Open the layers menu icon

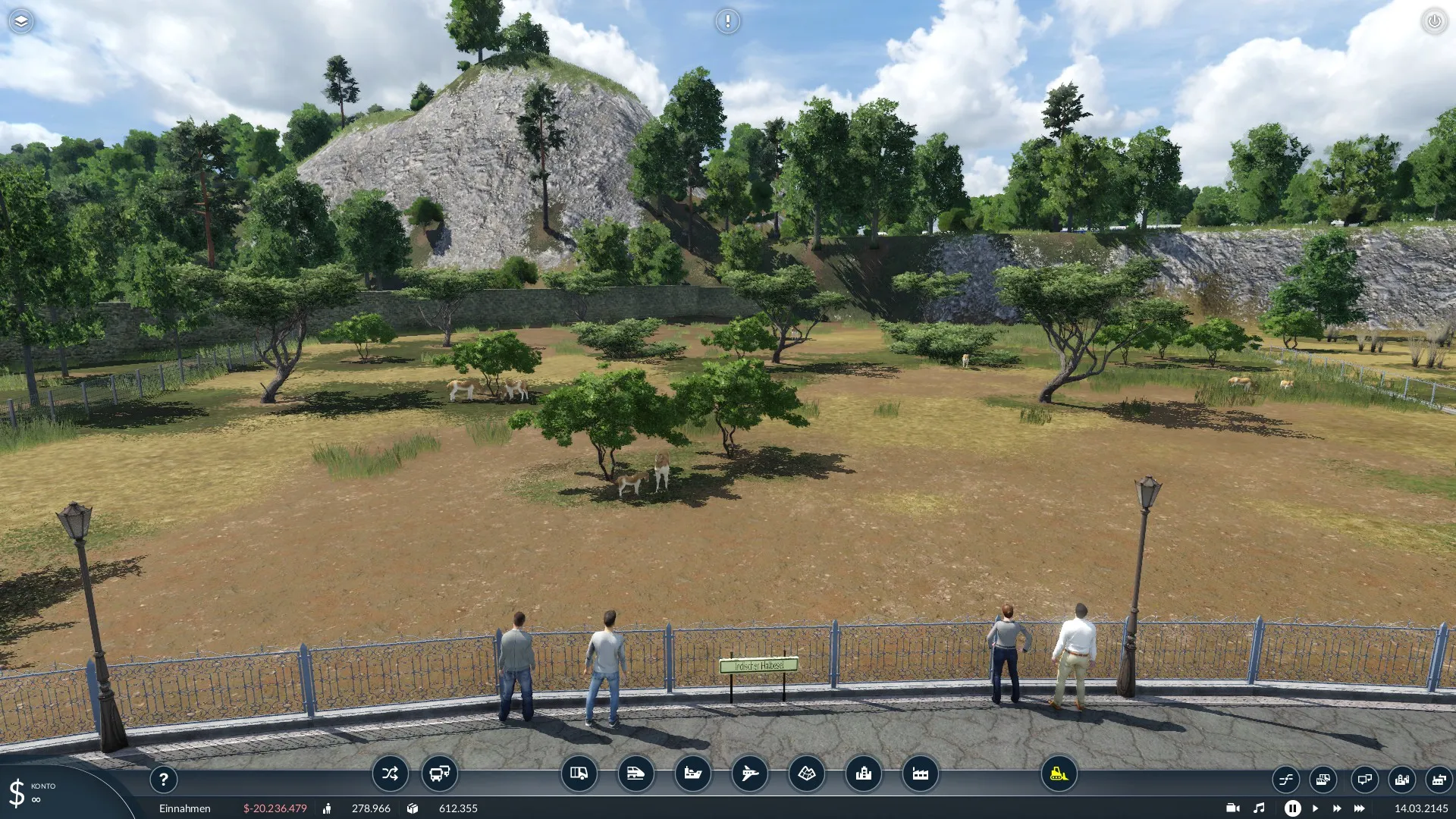pyautogui.click(x=21, y=21)
